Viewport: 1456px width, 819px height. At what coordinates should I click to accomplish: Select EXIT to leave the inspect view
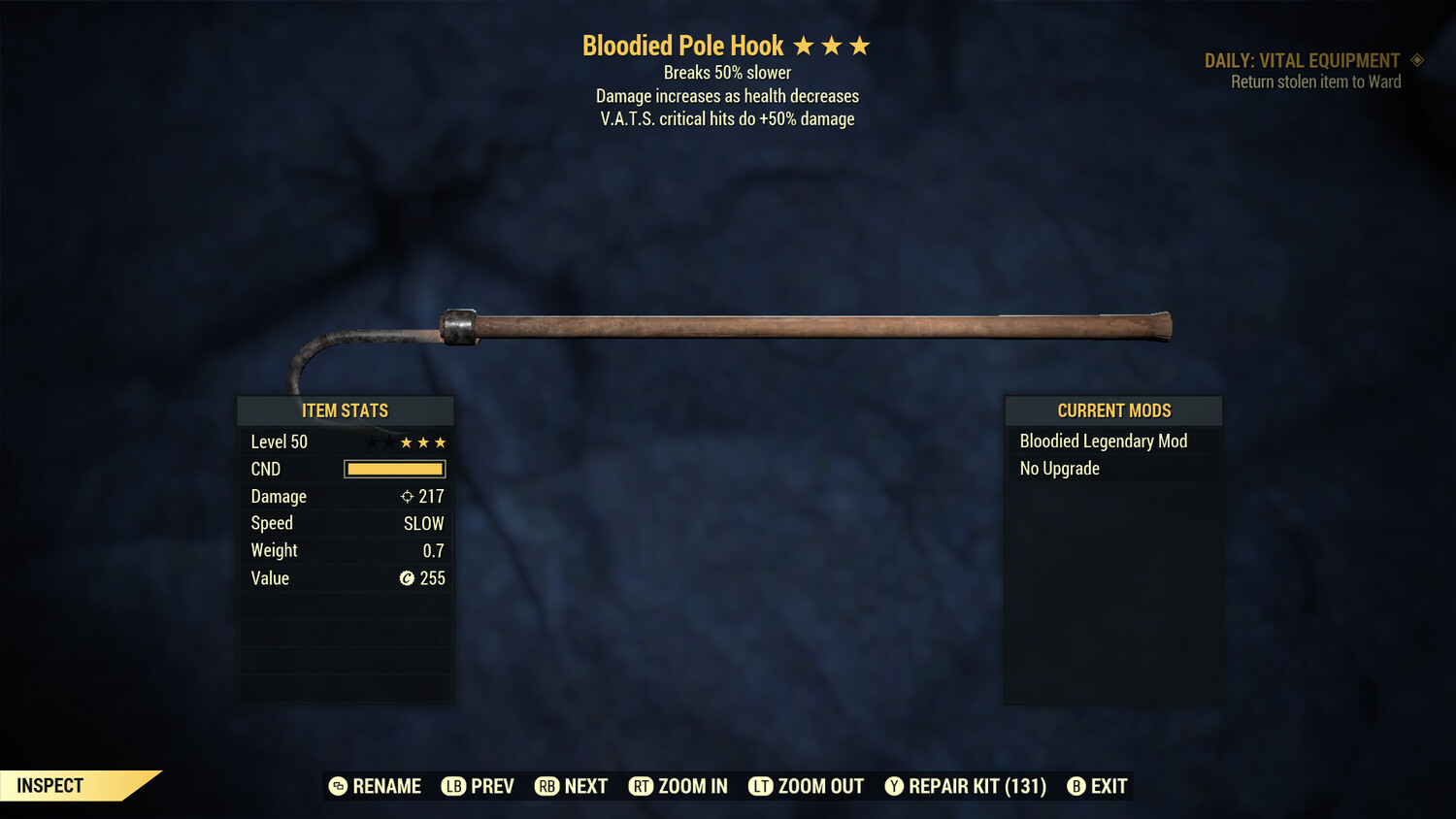(x=1108, y=786)
